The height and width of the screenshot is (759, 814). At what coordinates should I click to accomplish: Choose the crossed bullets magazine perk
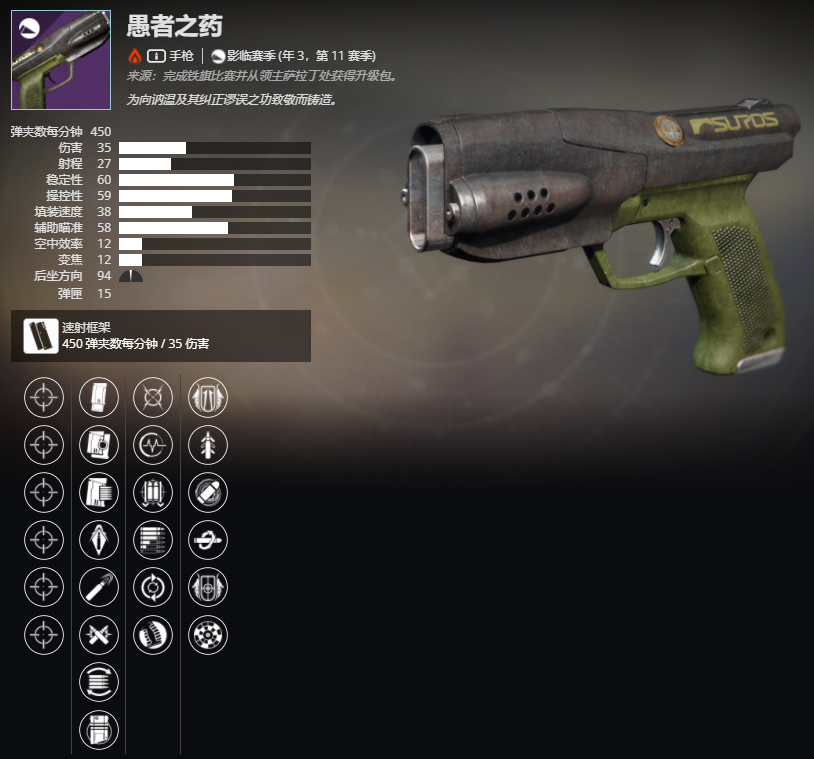[x=99, y=634]
